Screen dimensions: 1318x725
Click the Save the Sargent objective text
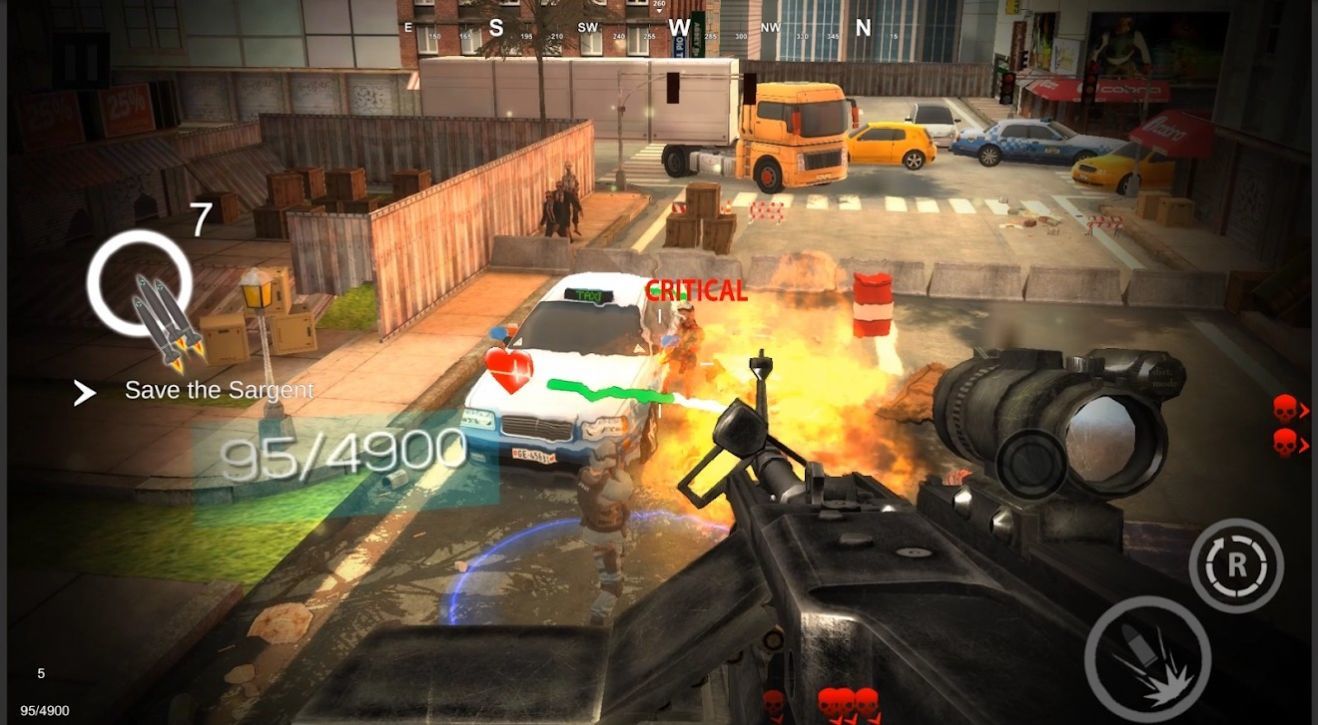point(218,391)
